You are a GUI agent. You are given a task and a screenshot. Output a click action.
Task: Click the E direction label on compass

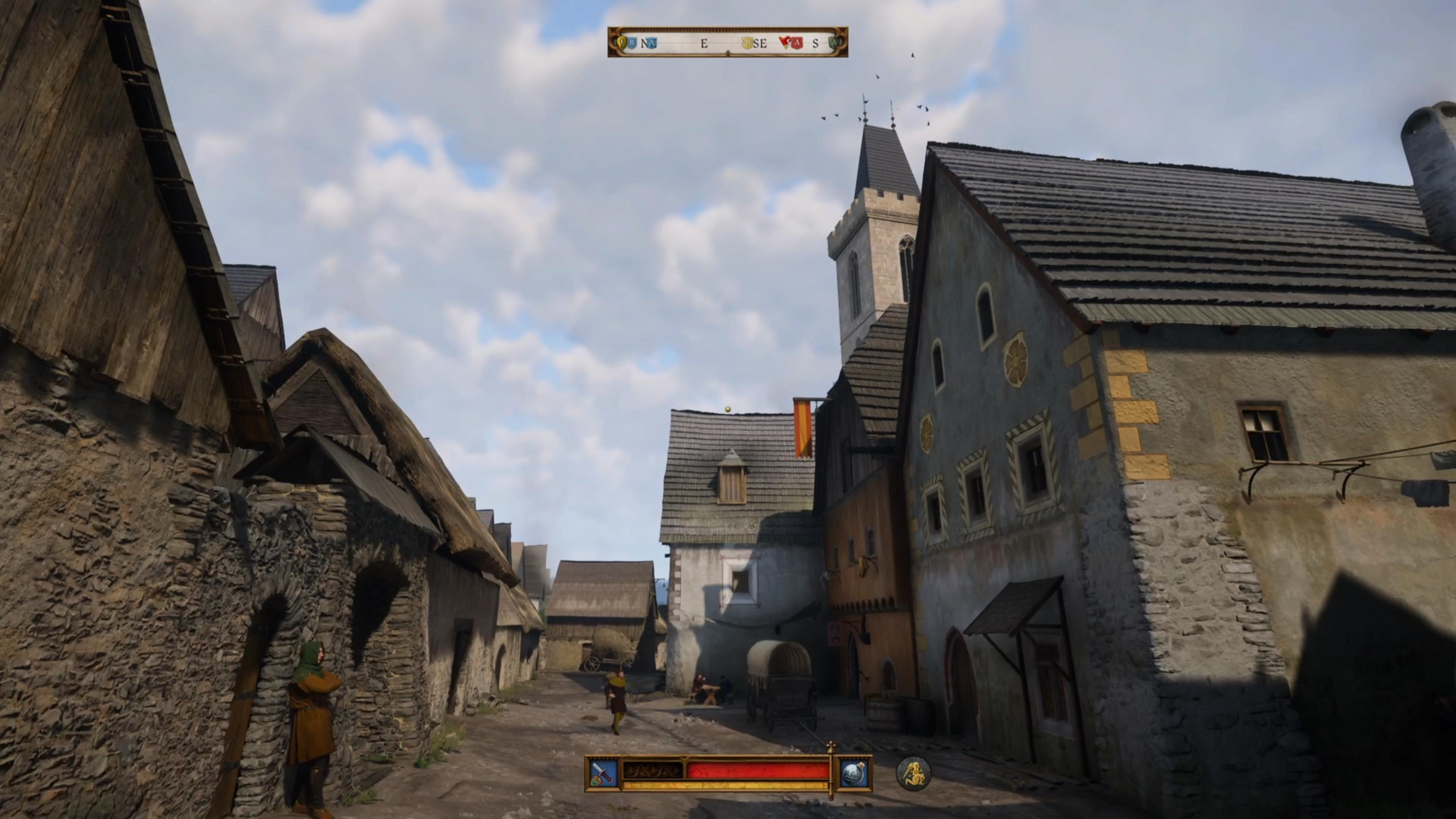click(x=704, y=43)
